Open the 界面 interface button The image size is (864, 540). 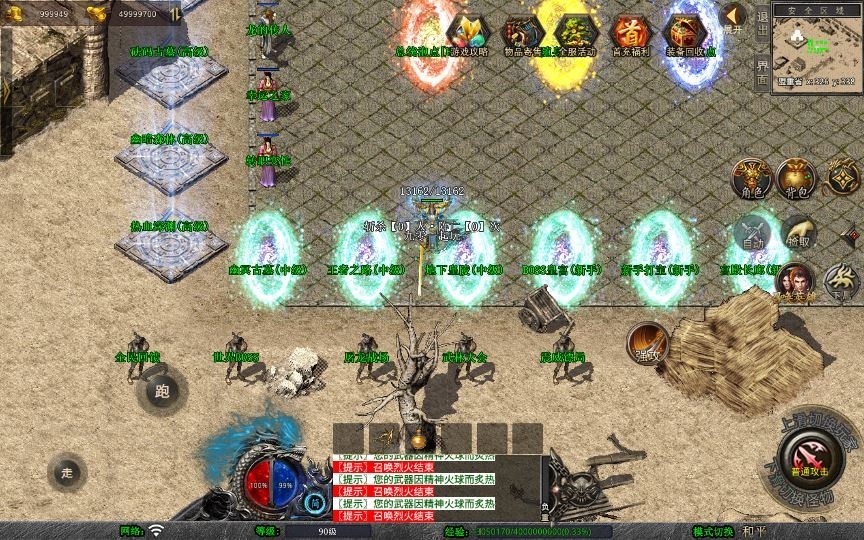tap(762, 68)
